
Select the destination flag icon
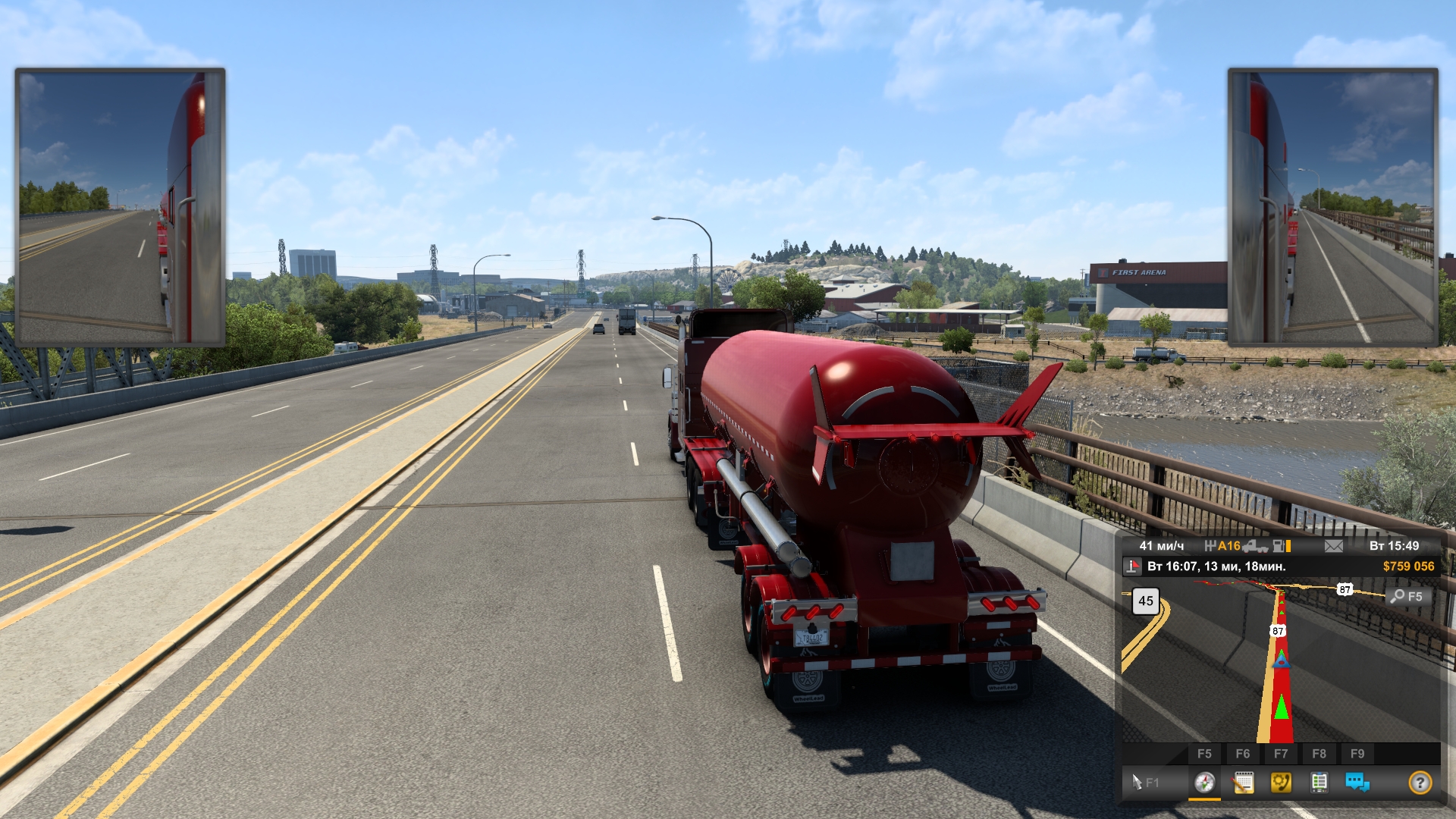click(x=1132, y=566)
